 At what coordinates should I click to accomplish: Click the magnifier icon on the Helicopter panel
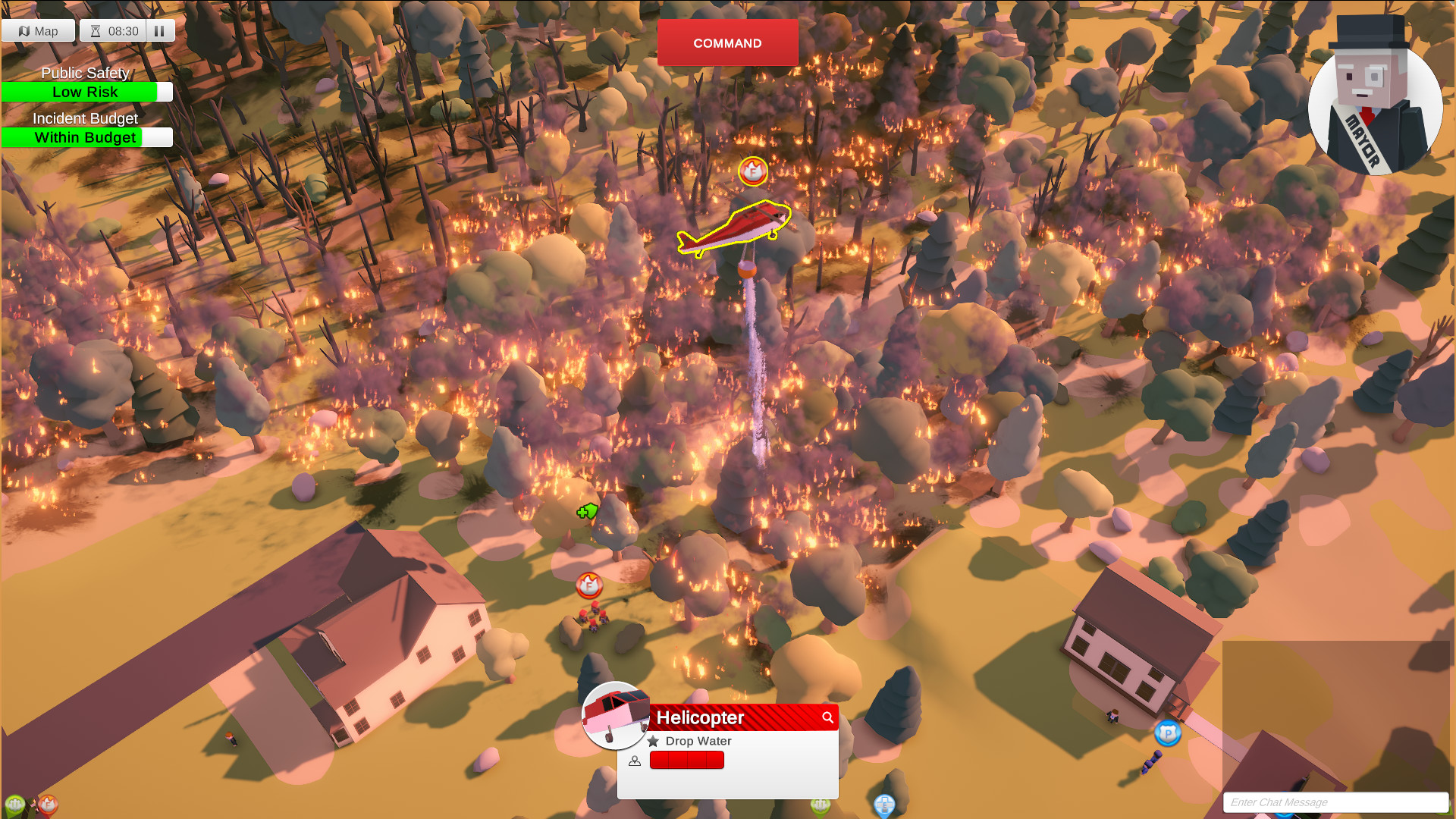click(x=828, y=717)
